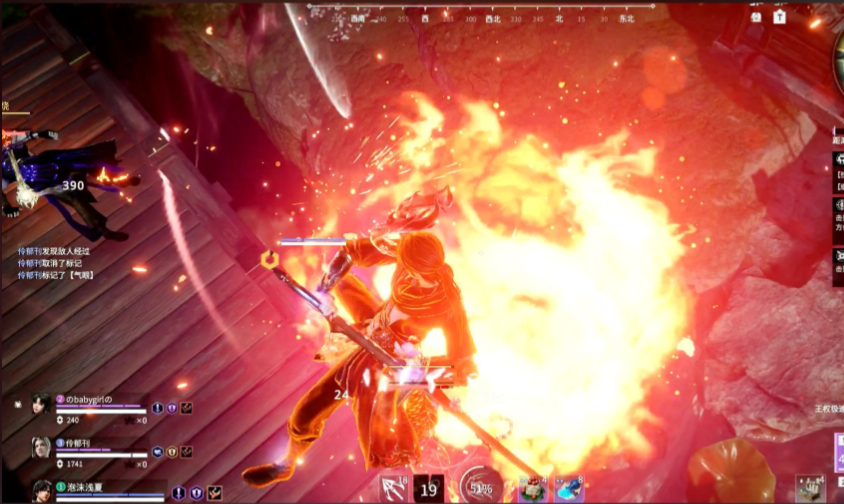The height and width of the screenshot is (504, 844).
Task: Activate the ultimate skill gauge at 51%
Action: 480,488
